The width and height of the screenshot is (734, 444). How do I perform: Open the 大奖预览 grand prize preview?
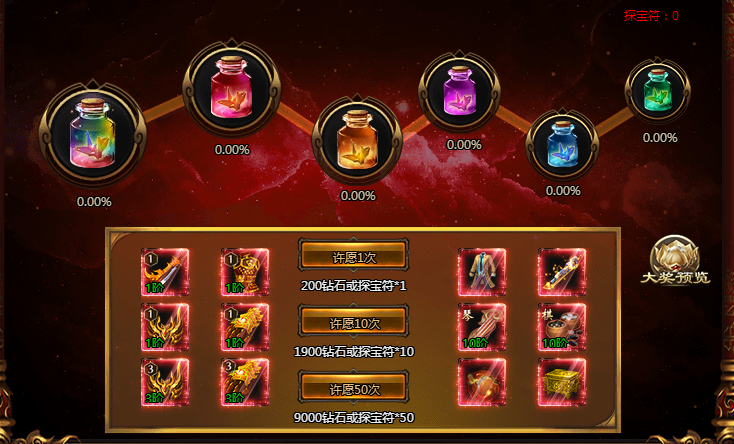676,263
